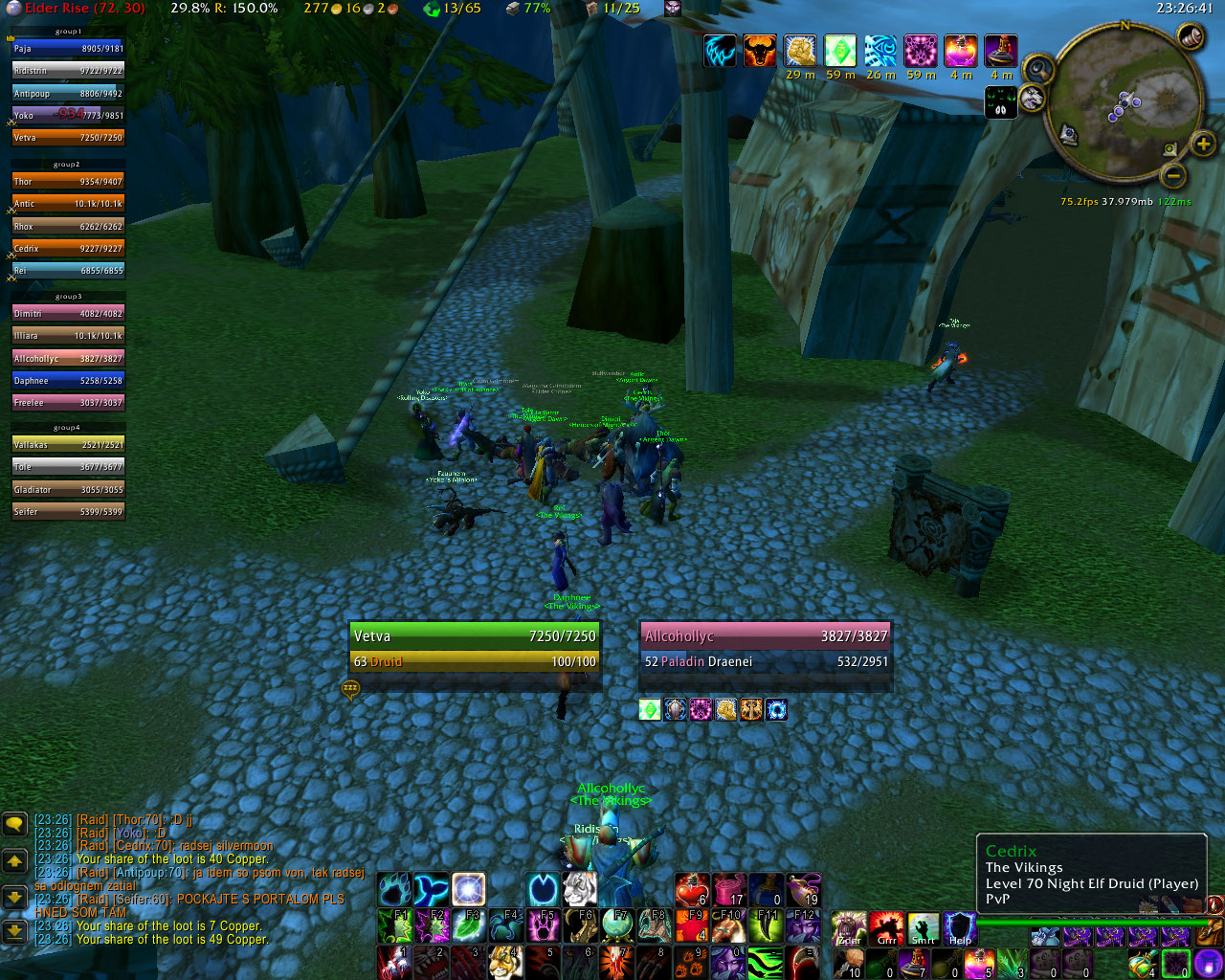Select Illiara in raid group 3
This screenshot has height=980, width=1225.
tap(67, 336)
